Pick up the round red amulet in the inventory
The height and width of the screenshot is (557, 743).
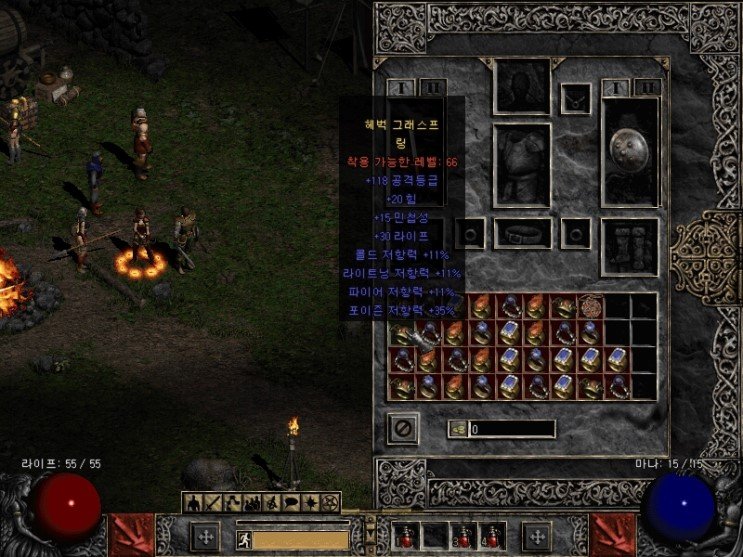[591, 307]
